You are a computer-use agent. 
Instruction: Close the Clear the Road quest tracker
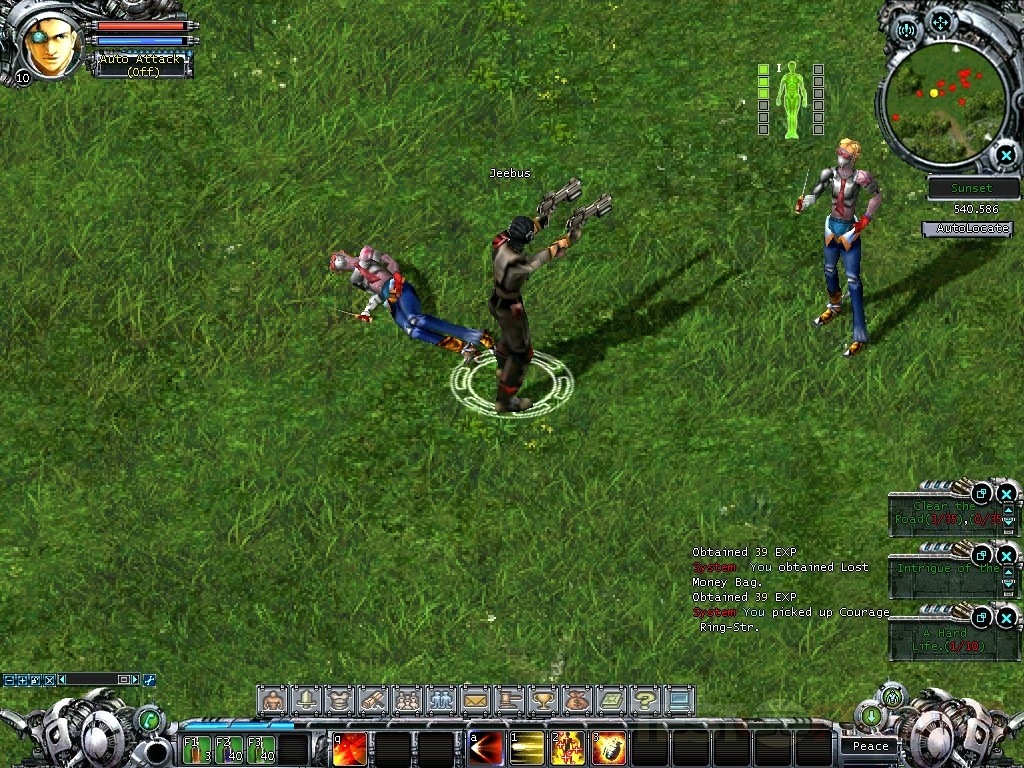pos(1007,493)
